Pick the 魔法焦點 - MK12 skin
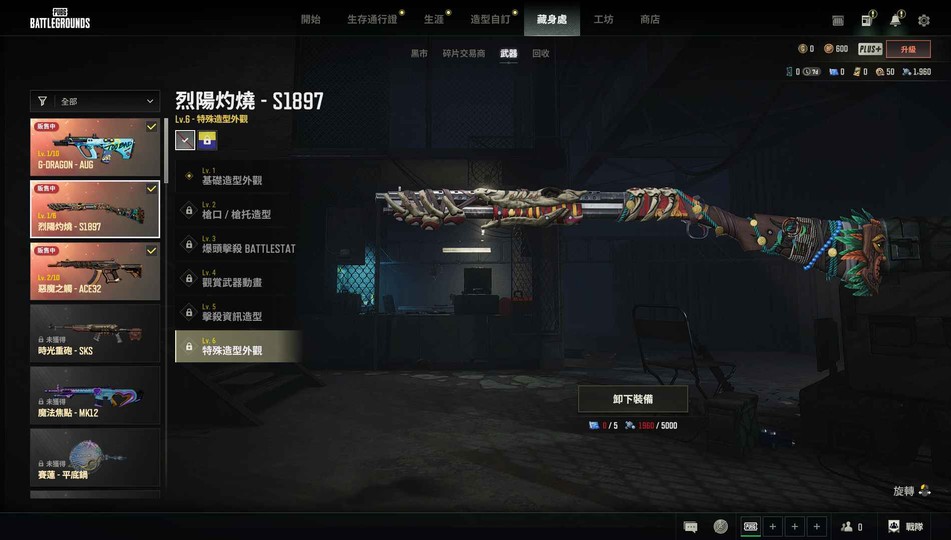The height and width of the screenshot is (540, 951). 95,395
